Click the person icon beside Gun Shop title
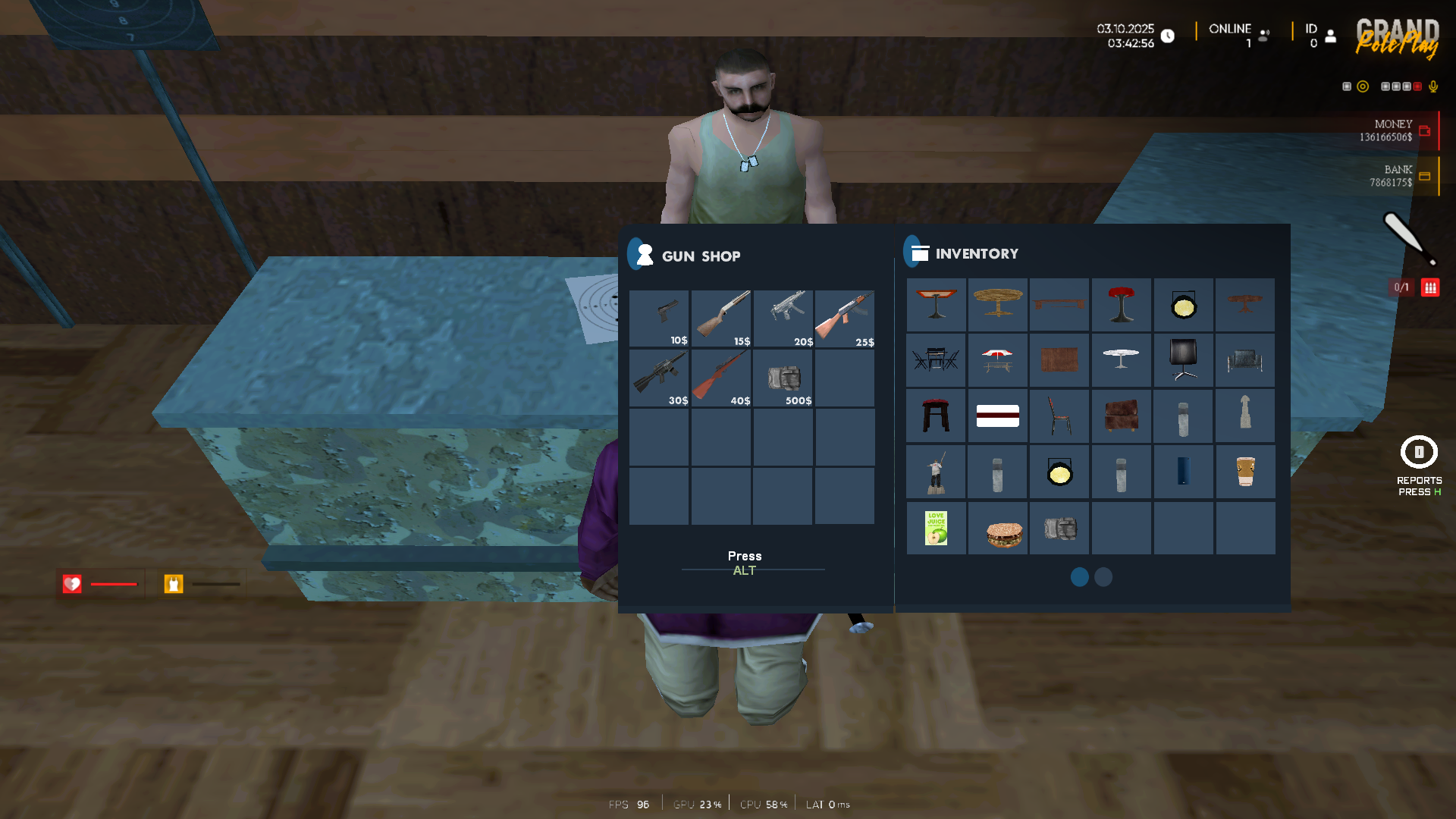 point(643,253)
